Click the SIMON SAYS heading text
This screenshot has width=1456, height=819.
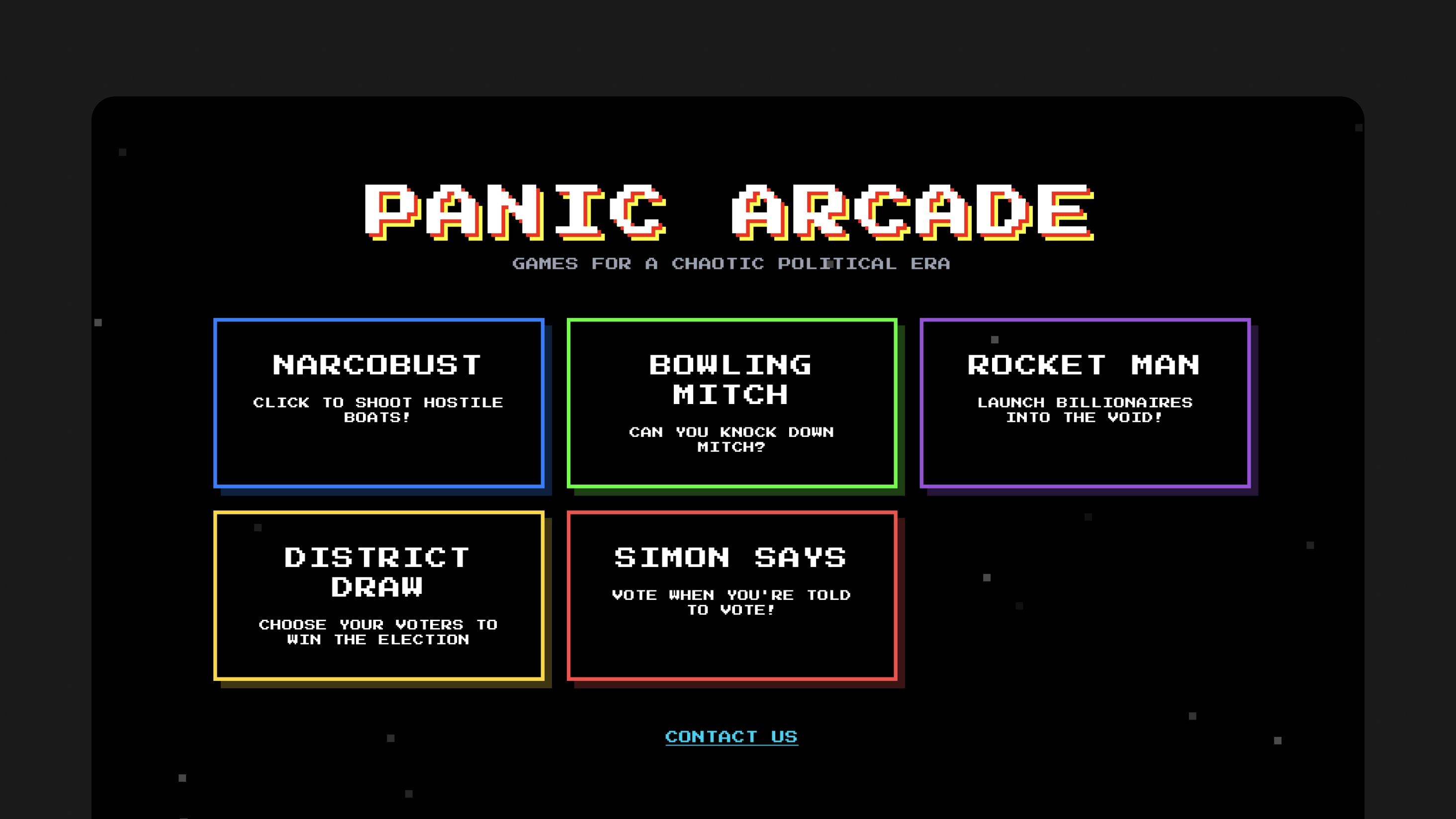pos(730,557)
